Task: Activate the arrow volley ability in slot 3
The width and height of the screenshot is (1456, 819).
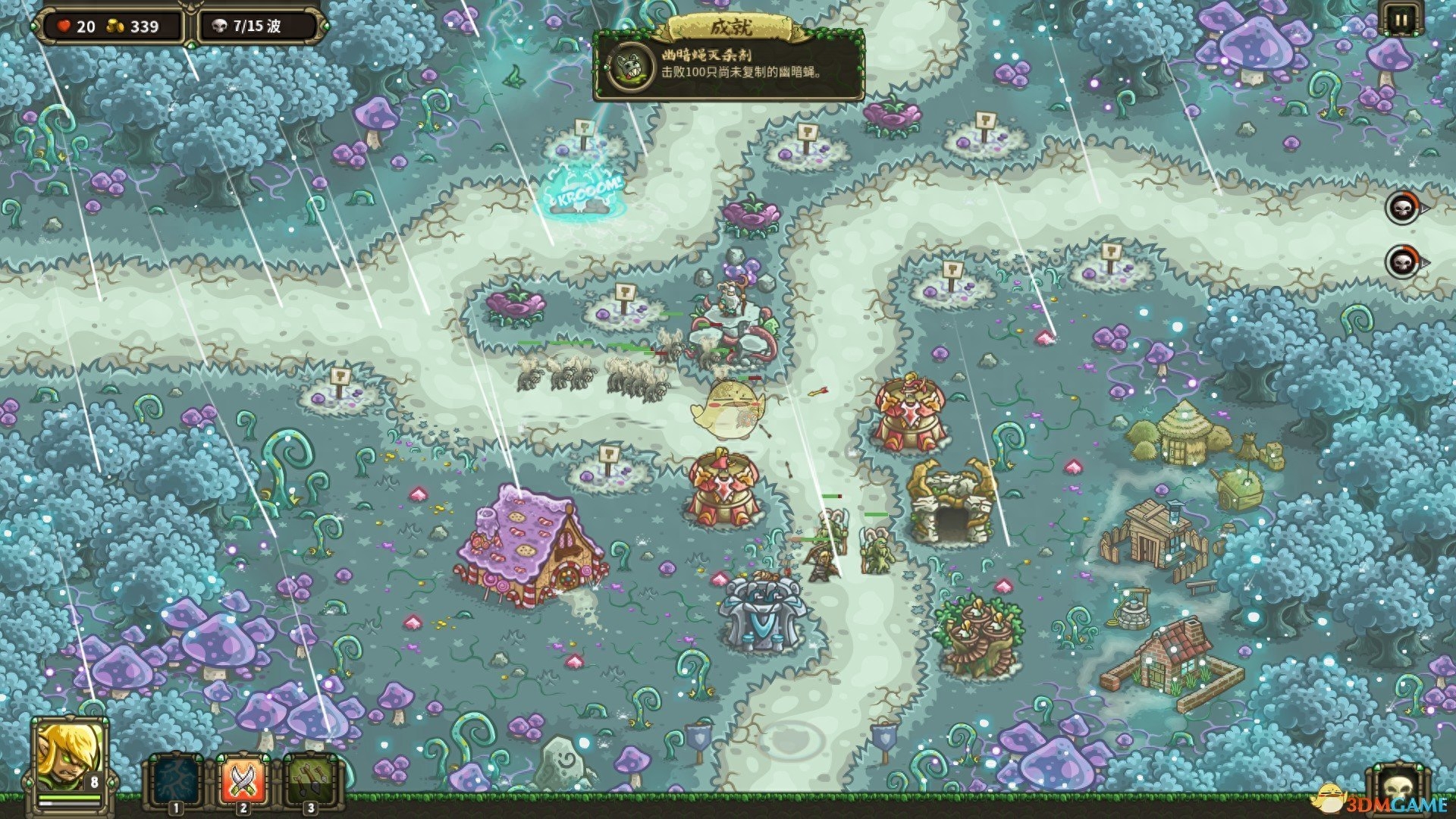Action: pyautogui.click(x=309, y=780)
